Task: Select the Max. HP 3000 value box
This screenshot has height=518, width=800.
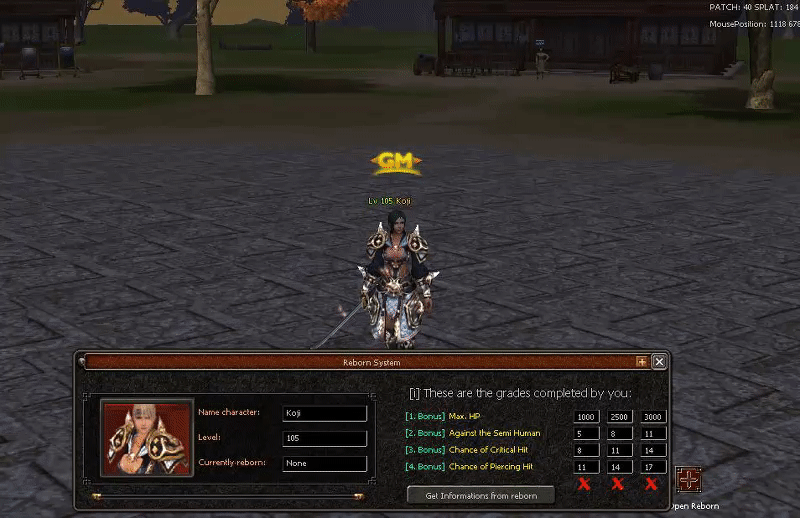Action: click(x=653, y=416)
